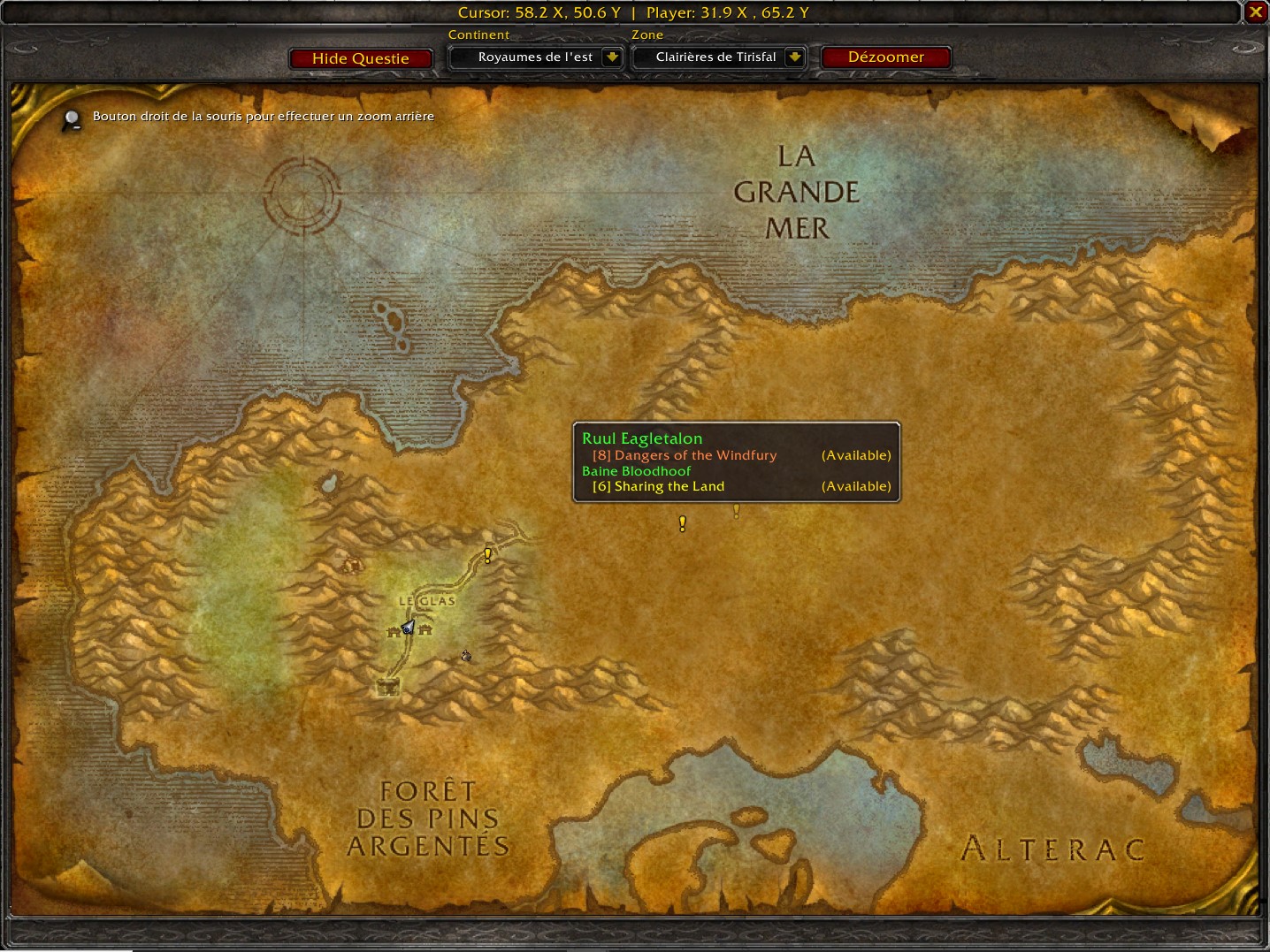This screenshot has height=952, width=1270.
Task: Select the western village icon at Le Glas
Action: point(394,629)
